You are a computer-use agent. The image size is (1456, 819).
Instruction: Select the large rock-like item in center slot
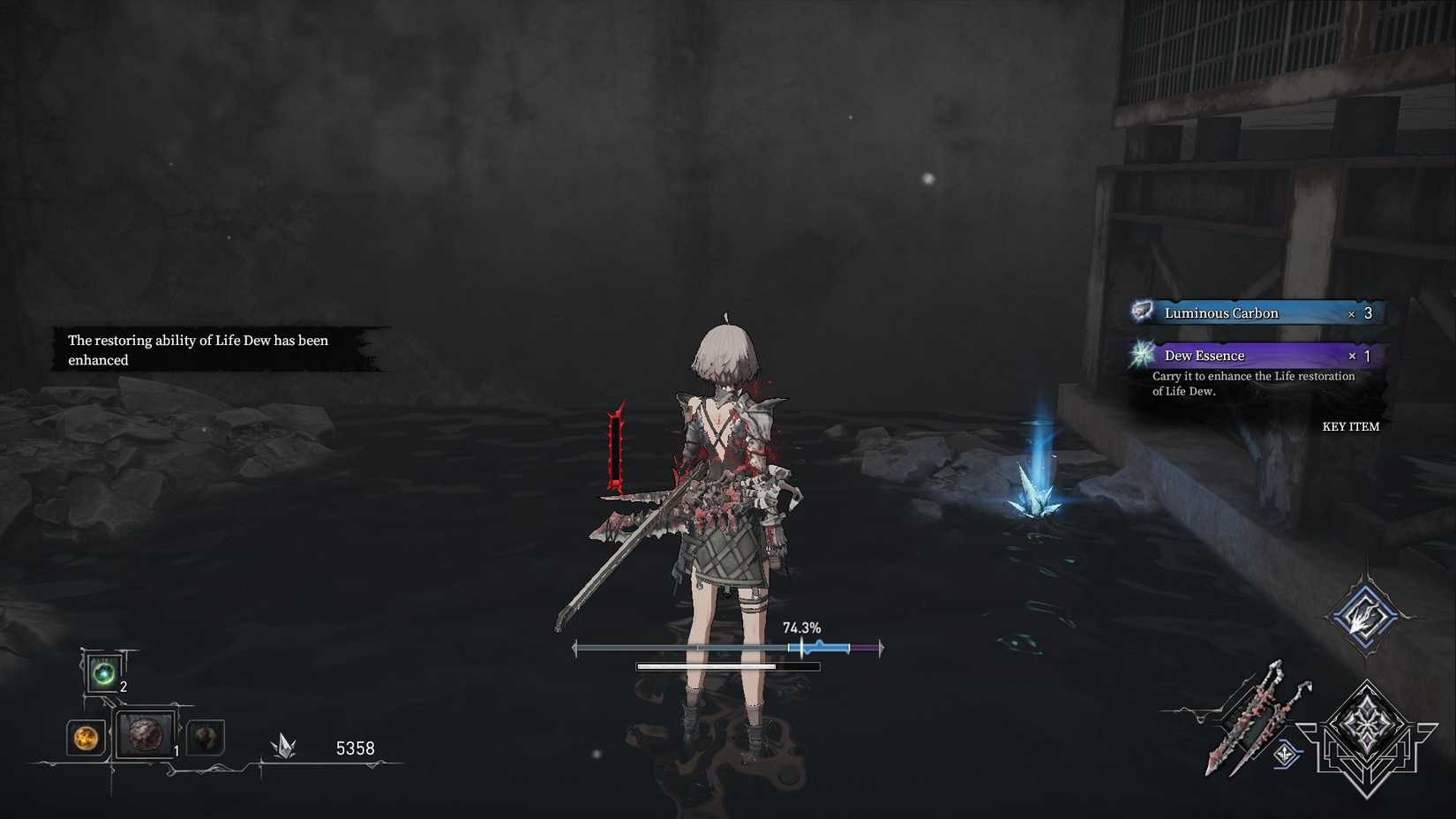(144, 740)
